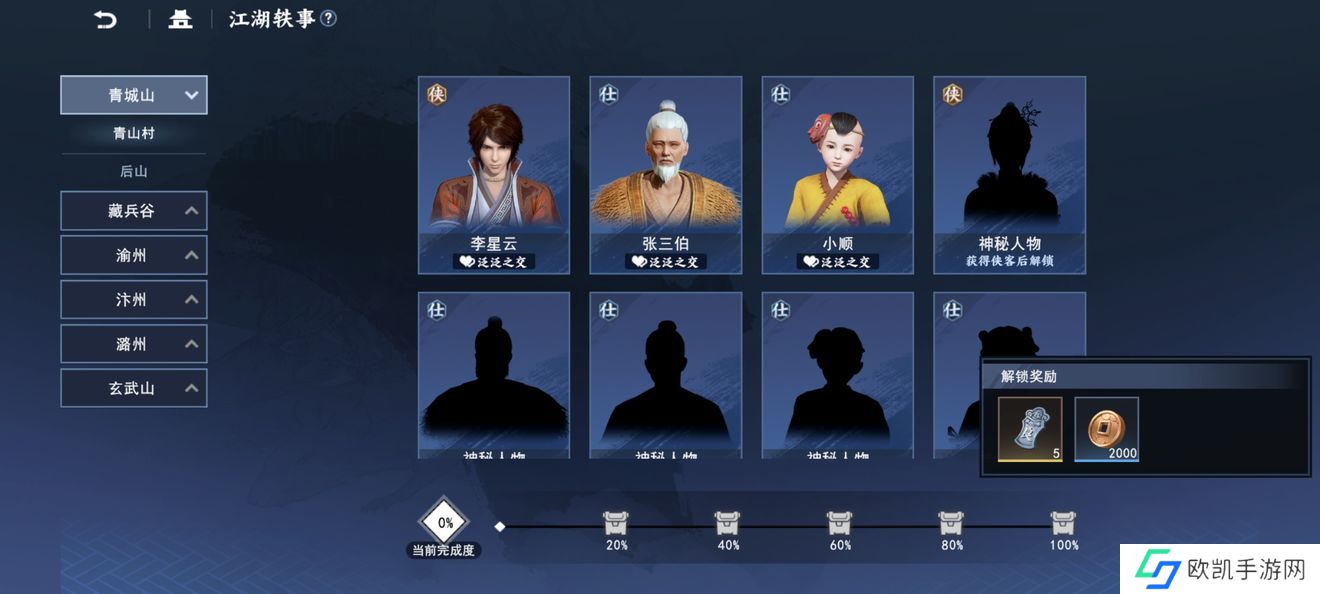Claim the 20% completion chest
Image resolution: width=1320 pixels, height=594 pixels.
(616, 523)
